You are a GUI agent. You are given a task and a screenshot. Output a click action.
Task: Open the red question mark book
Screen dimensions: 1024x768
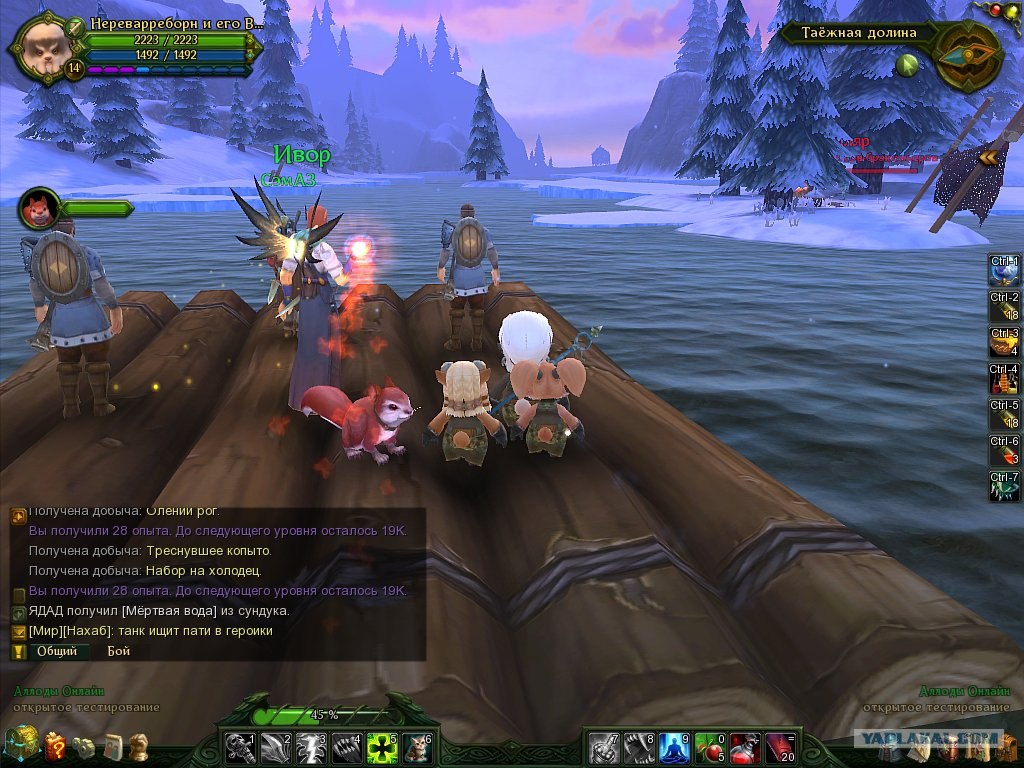tap(55, 745)
